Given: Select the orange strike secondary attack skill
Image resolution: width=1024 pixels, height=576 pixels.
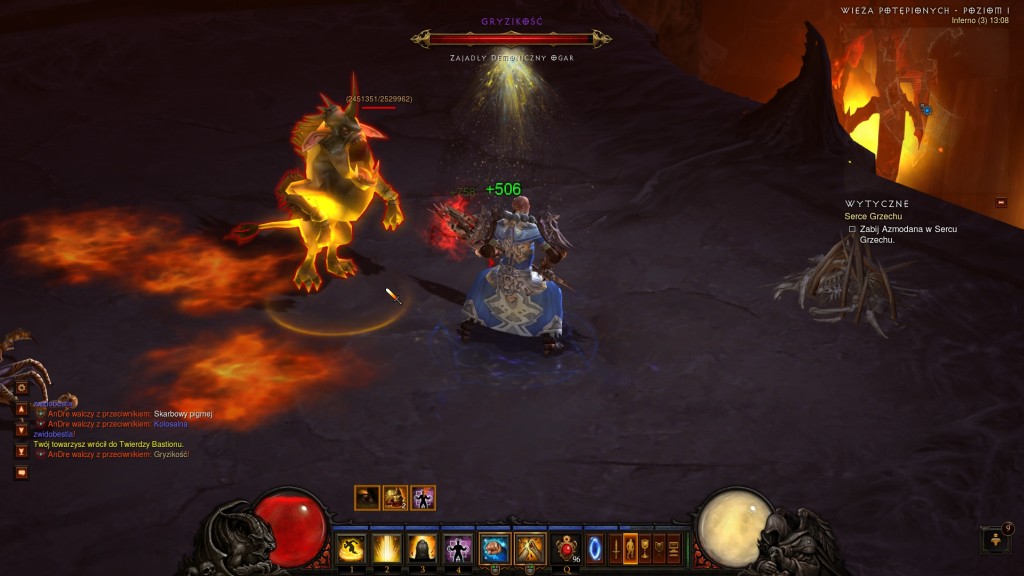Looking at the screenshot, I should tap(528, 548).
